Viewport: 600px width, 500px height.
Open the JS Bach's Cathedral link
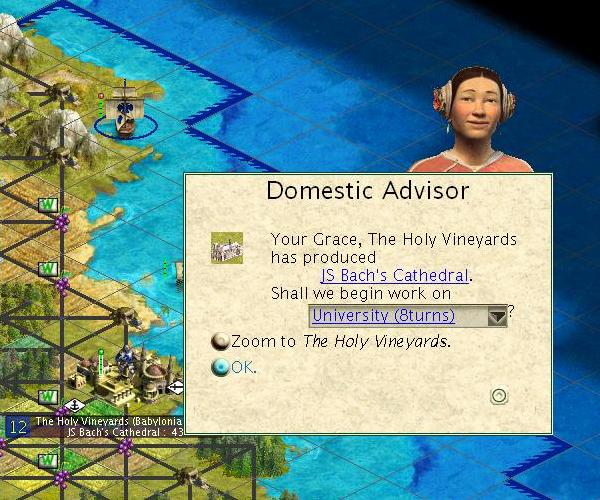click(x=394, y=275)
